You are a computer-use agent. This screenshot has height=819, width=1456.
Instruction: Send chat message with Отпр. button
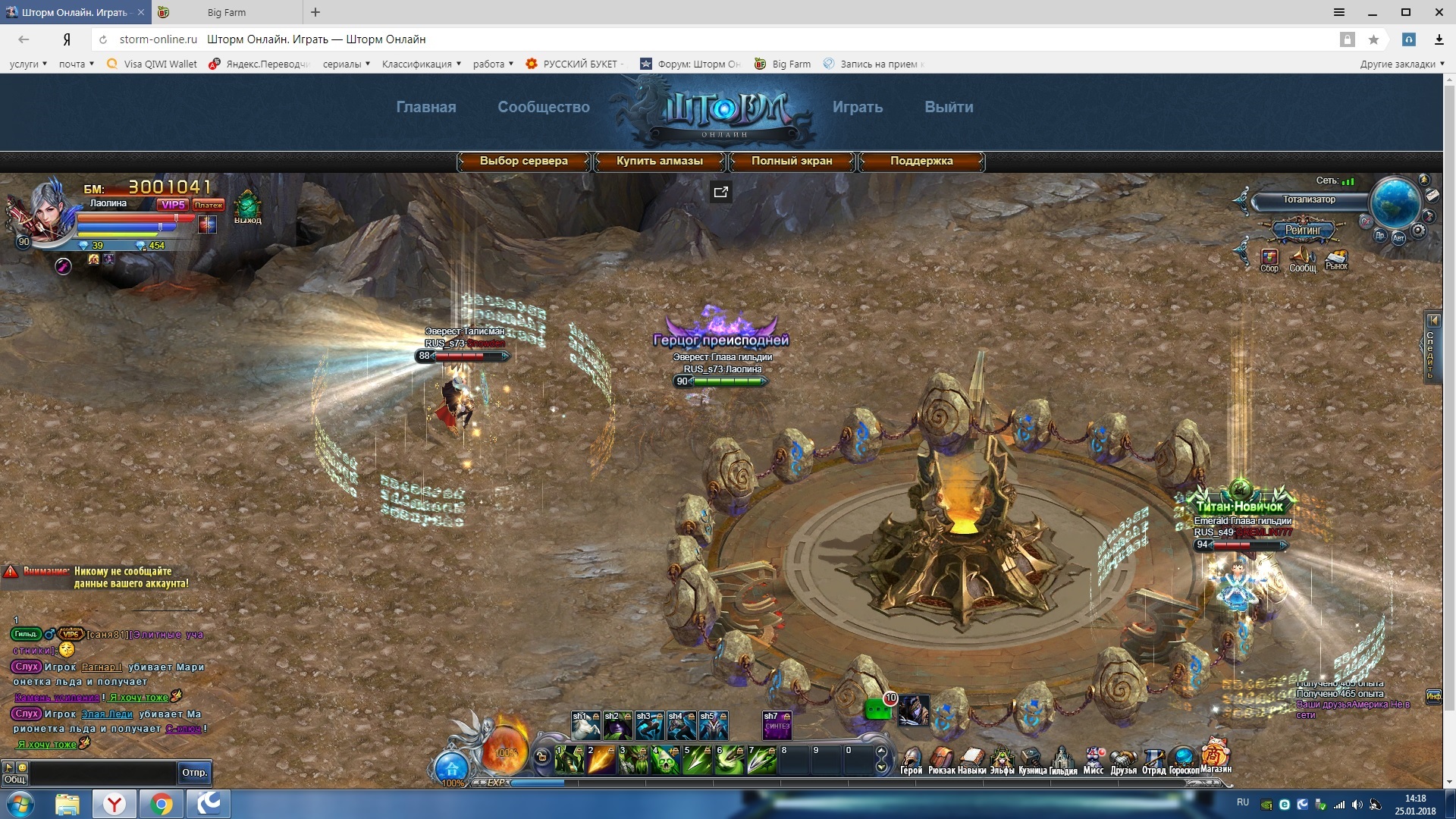[x=194, y=772]
